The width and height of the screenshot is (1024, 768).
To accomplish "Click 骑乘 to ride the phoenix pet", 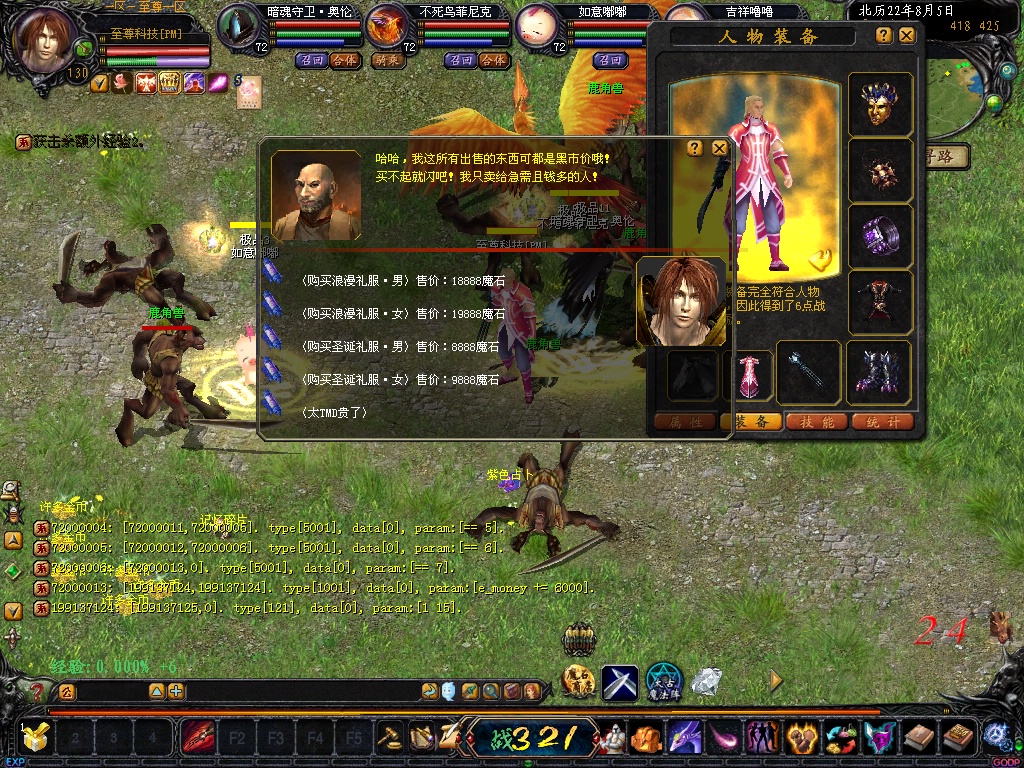I will click(x=387, y=60).
